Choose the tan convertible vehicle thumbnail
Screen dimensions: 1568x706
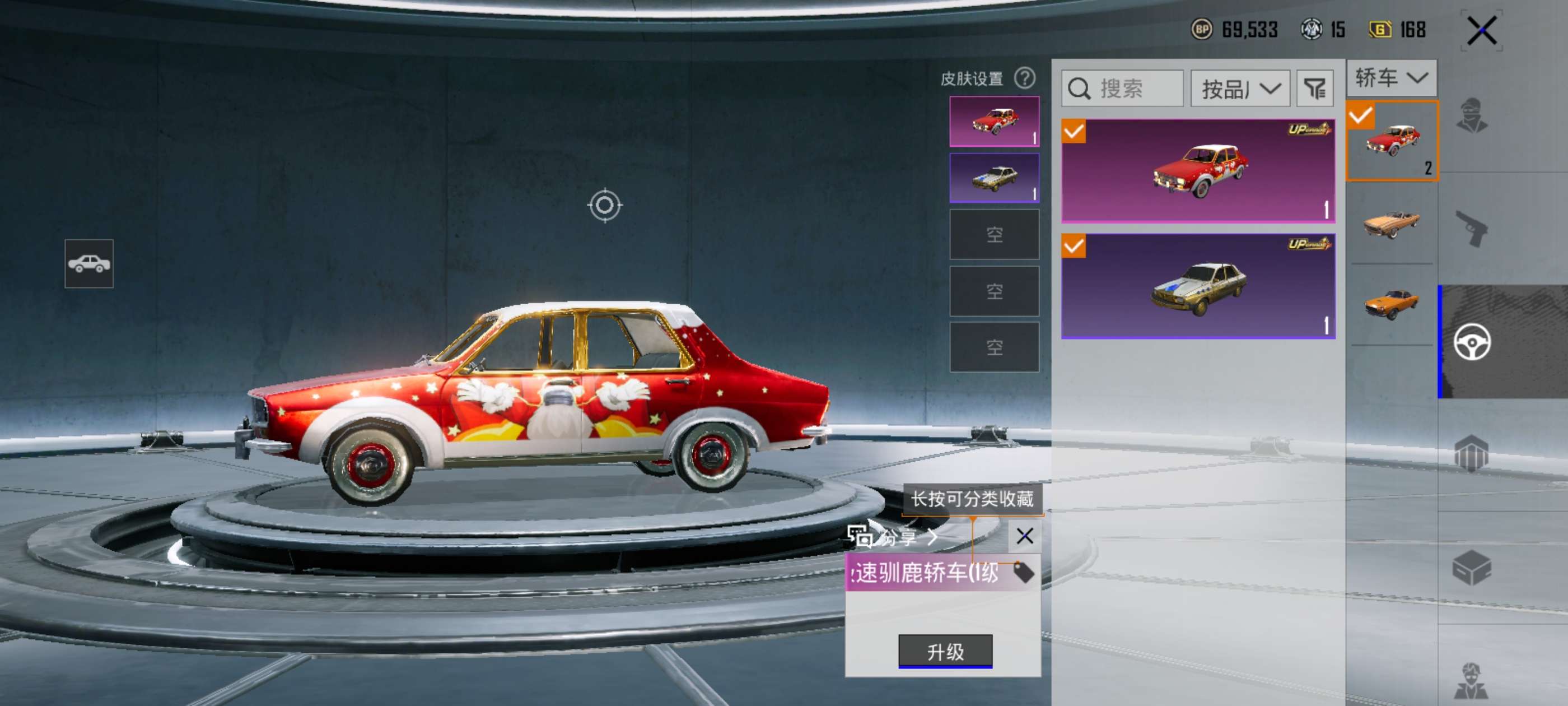pos(1392,223)
